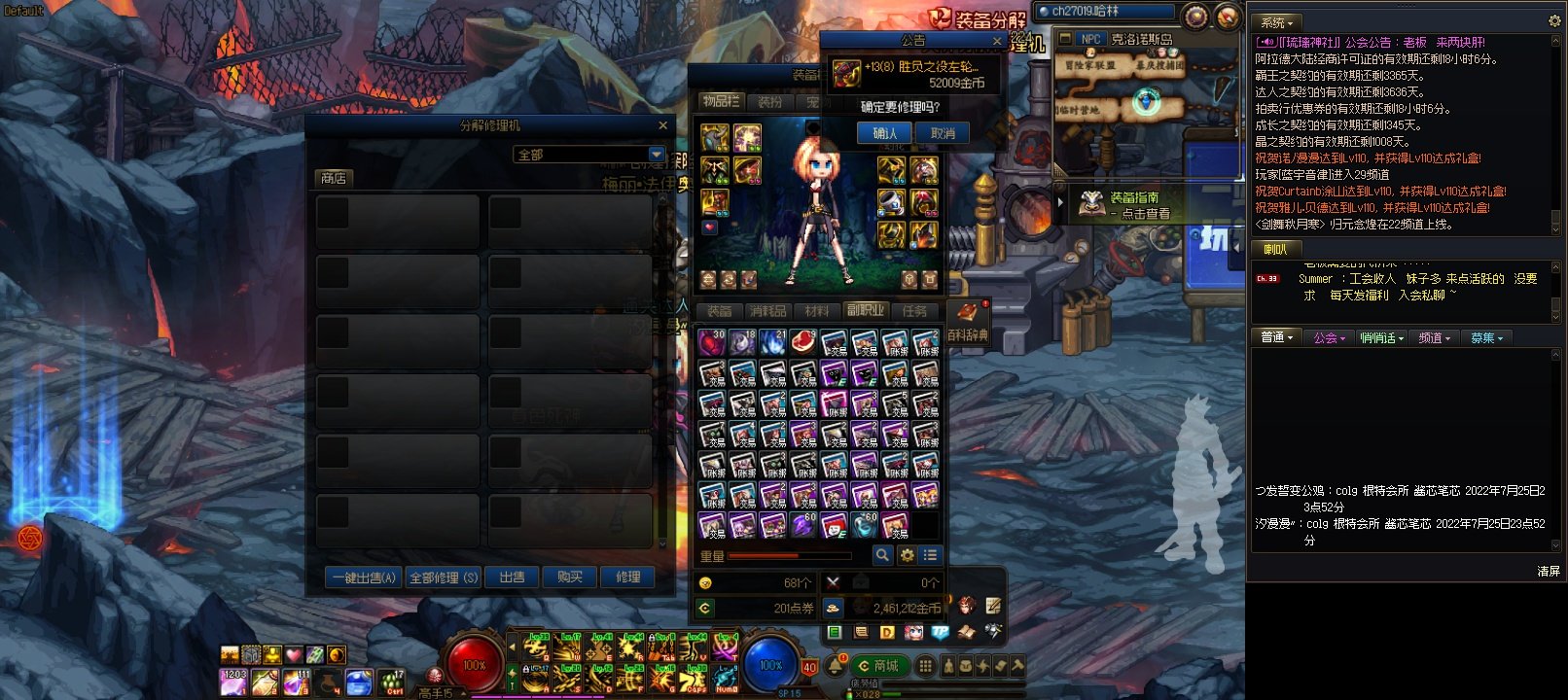
Task: Click the 购买 buy button
Action: coord(570,577)
